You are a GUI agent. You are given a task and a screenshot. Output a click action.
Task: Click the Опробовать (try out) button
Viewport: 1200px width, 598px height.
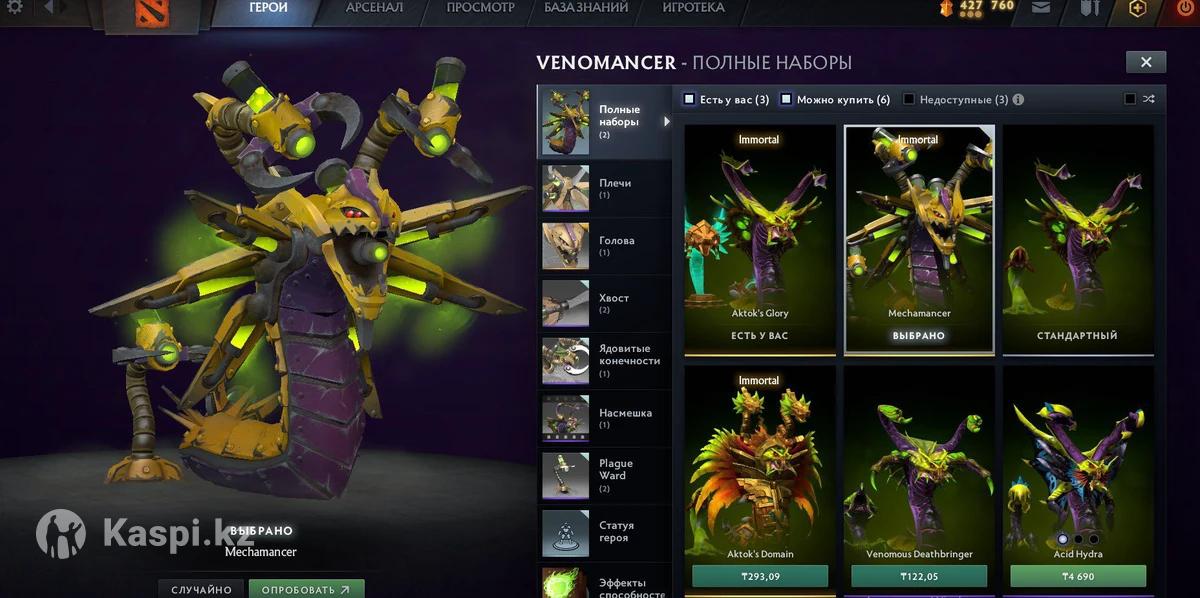(306, 590)
